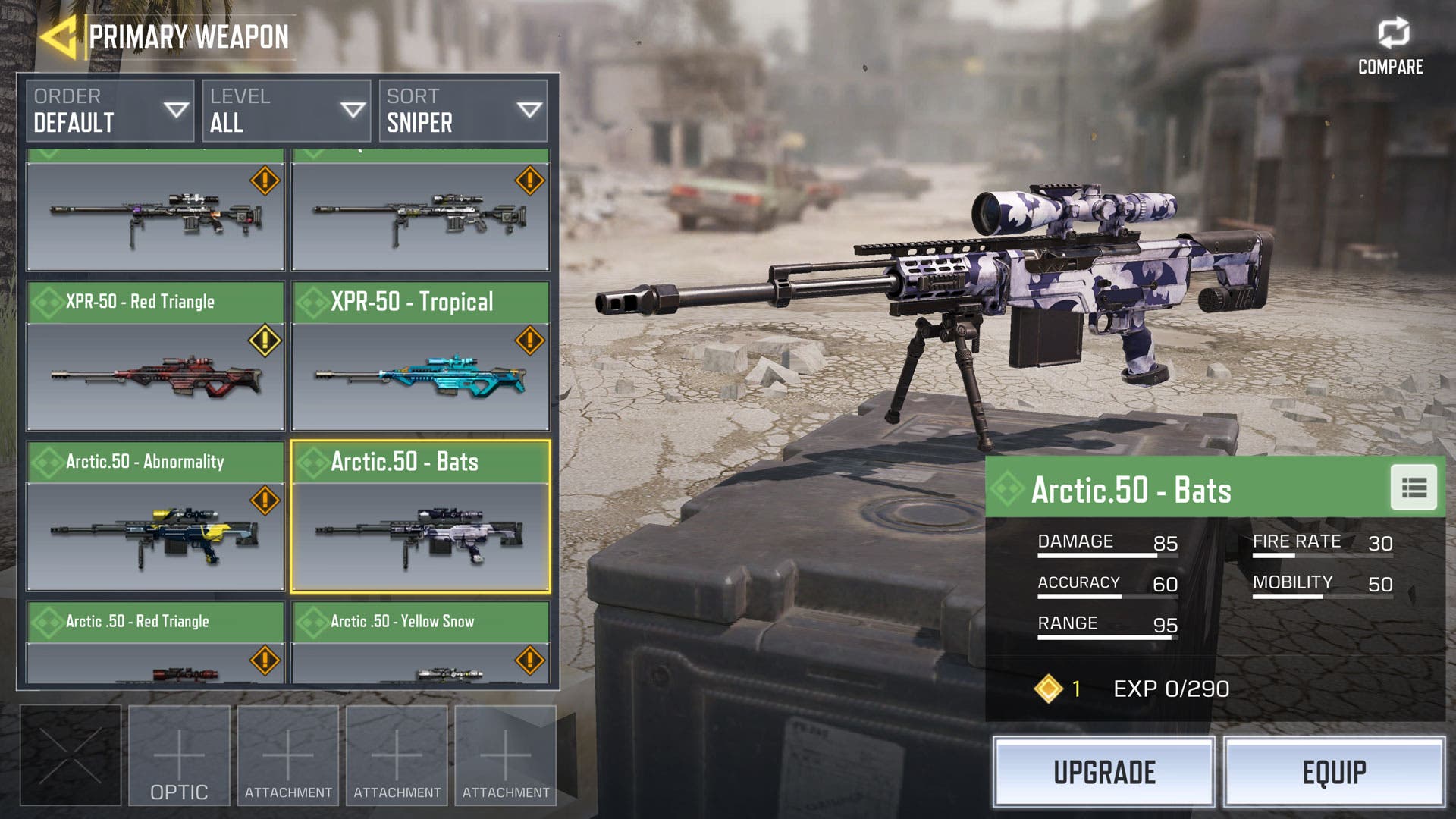1456x819 pixels.
Task: Add an optic in the Optic slot
Action: (179, 755)
